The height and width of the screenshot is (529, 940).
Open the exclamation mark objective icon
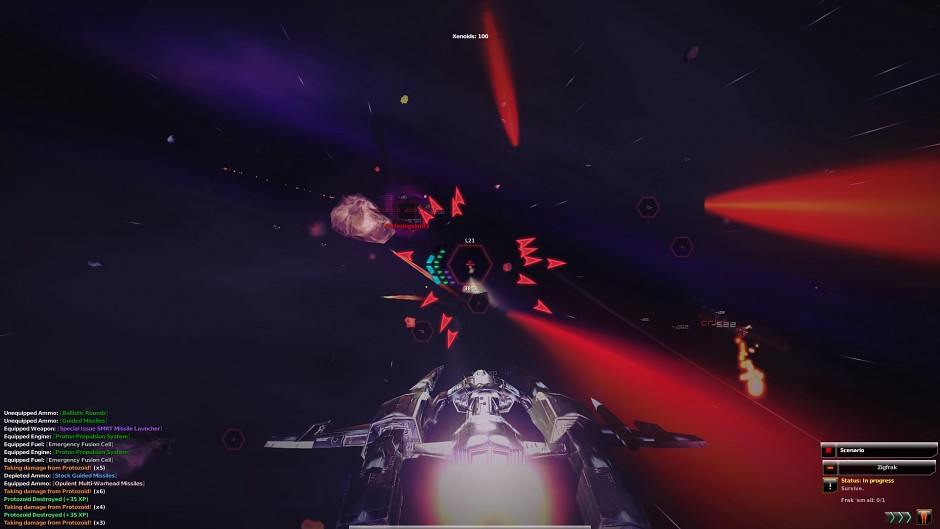[829, 485]
